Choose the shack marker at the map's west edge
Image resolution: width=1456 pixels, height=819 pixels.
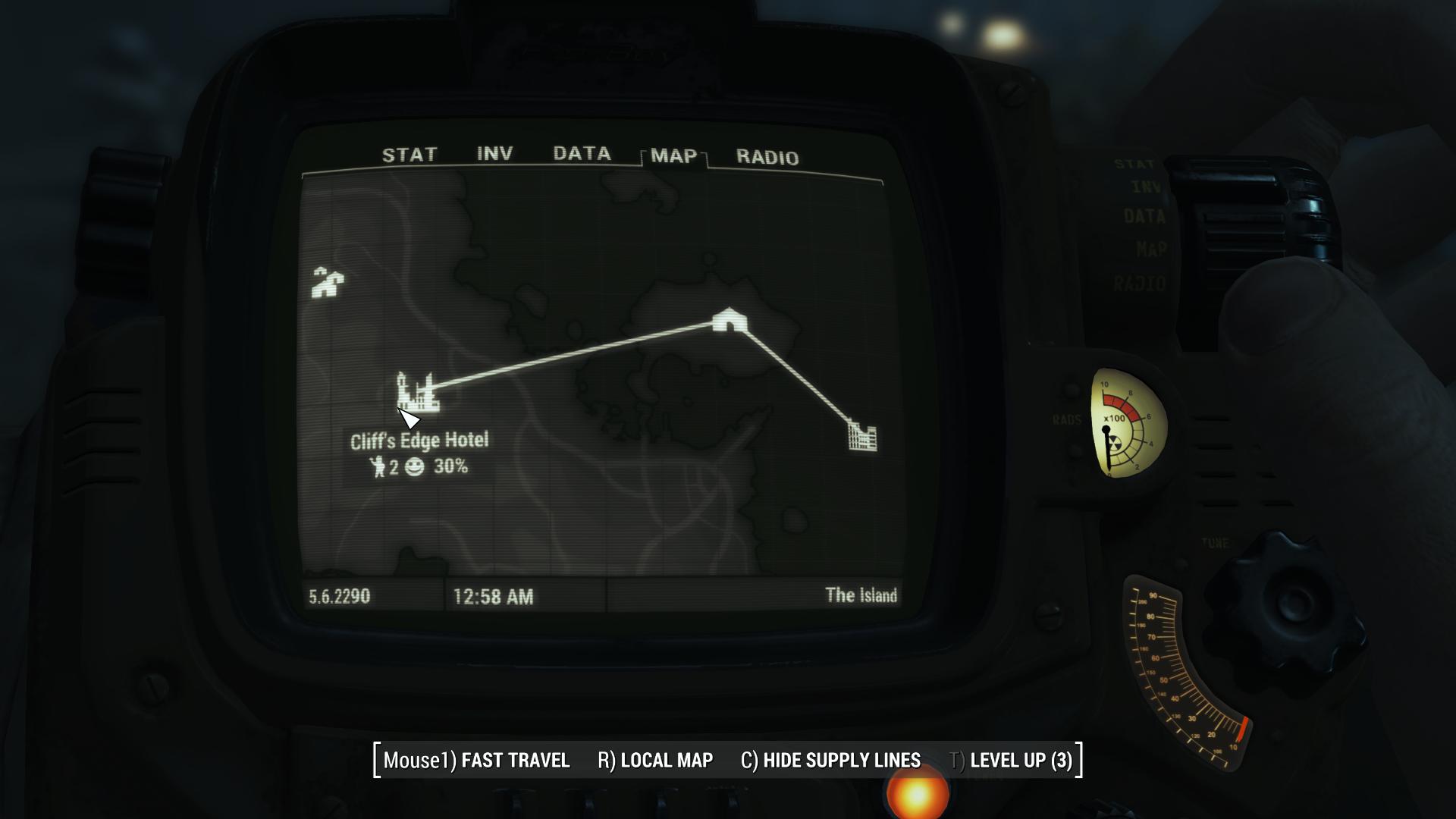click(x=328, y=282)
